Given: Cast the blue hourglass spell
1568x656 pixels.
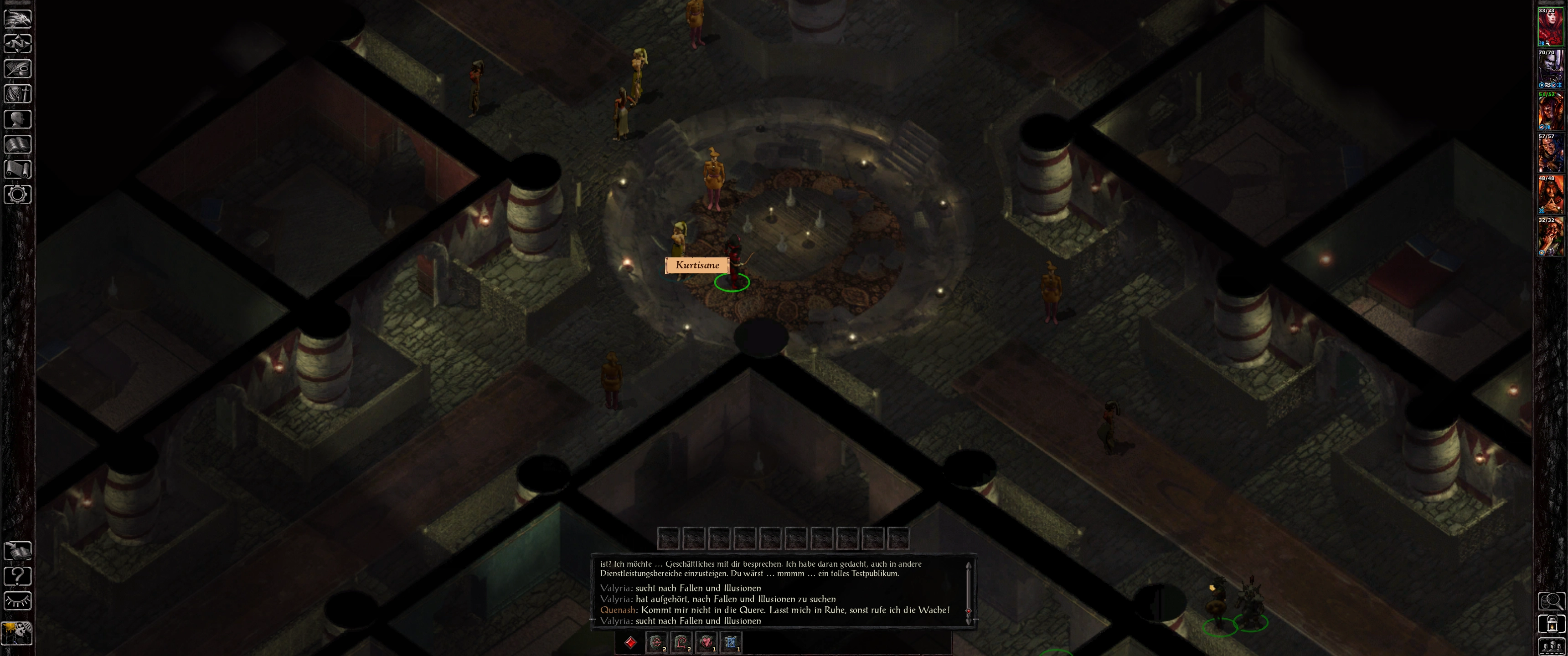Looking at the screenshot, I should pos(731,642).
